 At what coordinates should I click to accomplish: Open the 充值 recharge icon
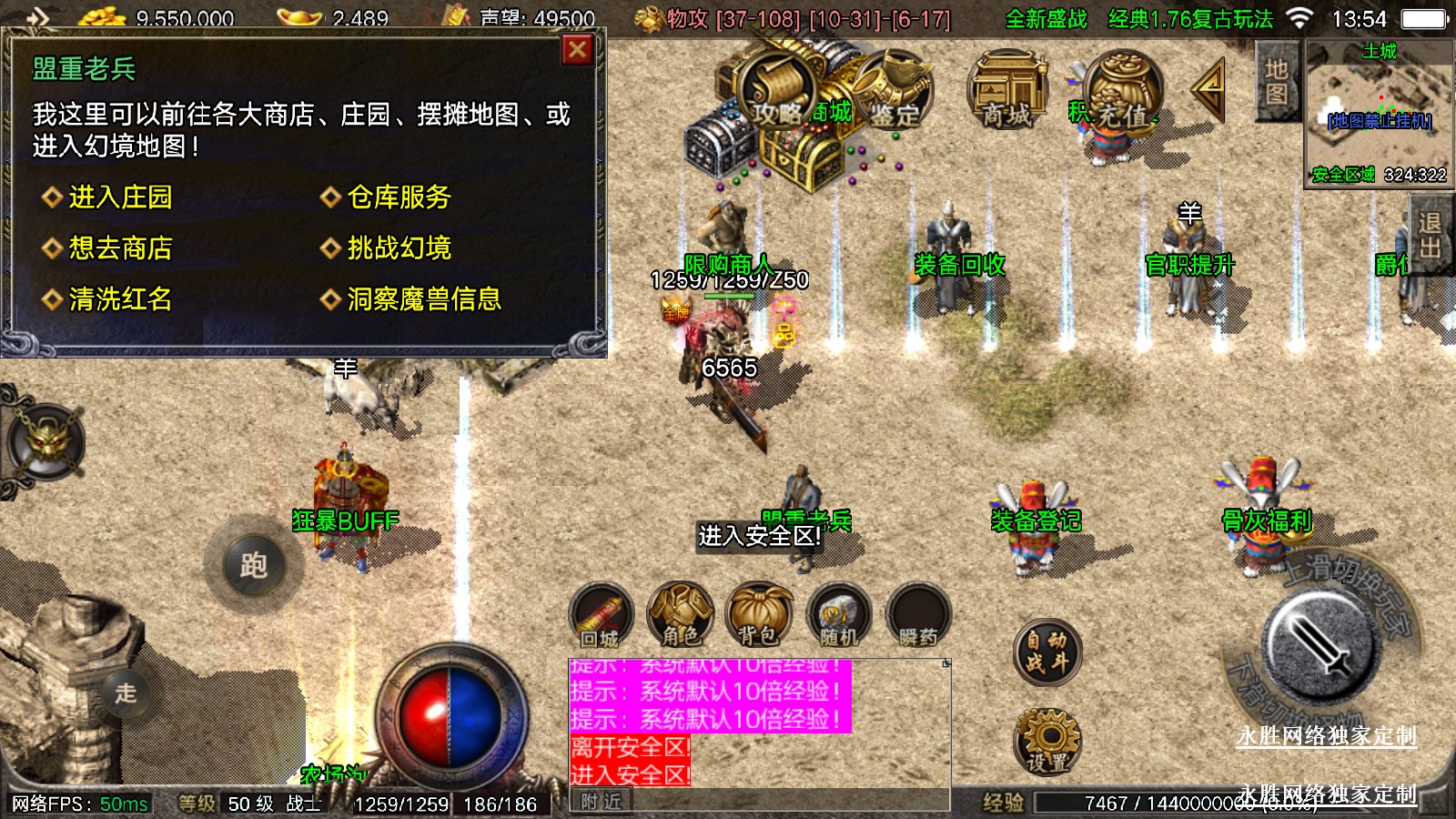1123,91
